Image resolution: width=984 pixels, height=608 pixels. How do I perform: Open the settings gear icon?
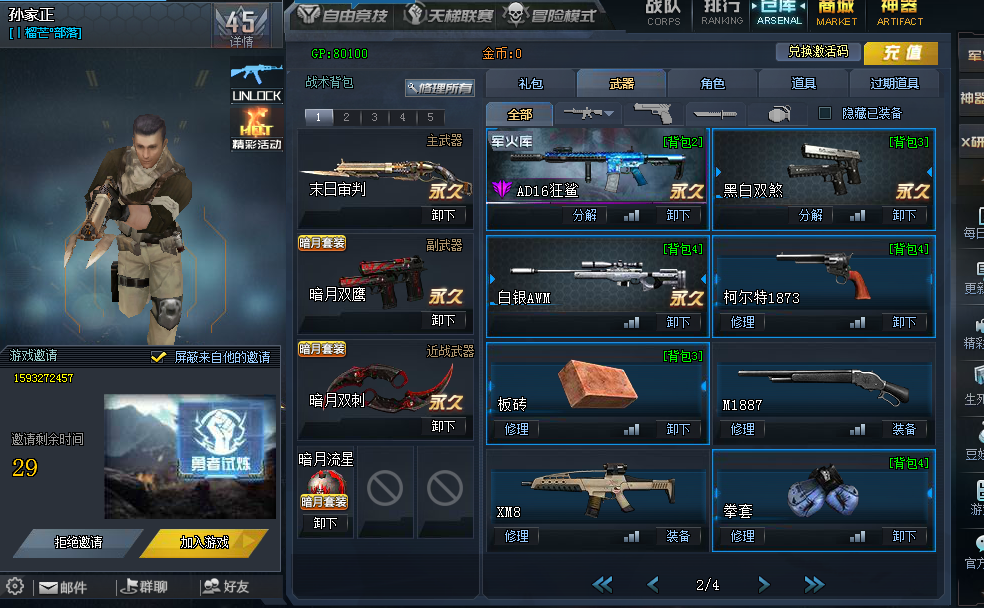(15, 587)
